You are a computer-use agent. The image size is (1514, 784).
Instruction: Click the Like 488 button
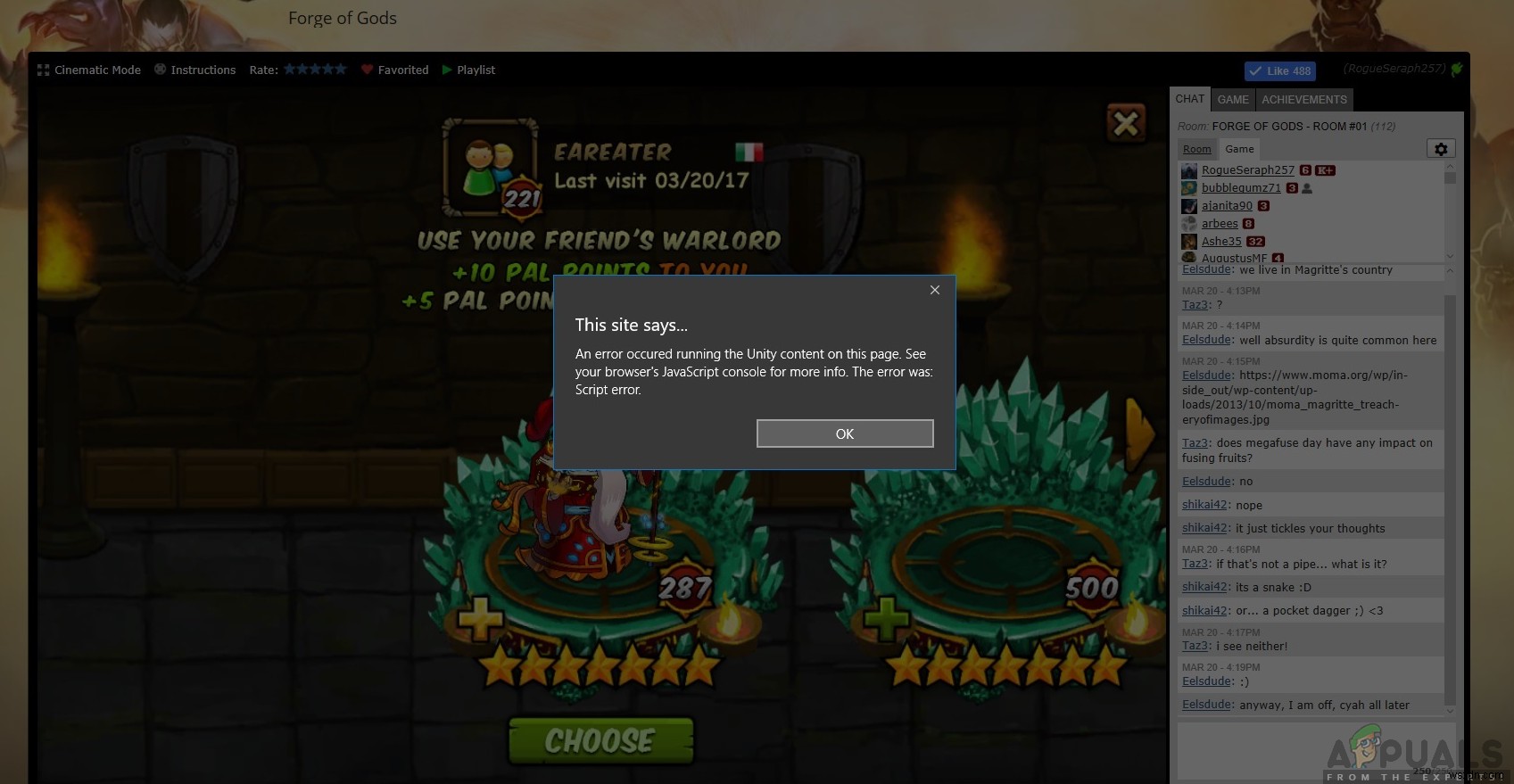pyautogui.click(x=1280, y=71)
